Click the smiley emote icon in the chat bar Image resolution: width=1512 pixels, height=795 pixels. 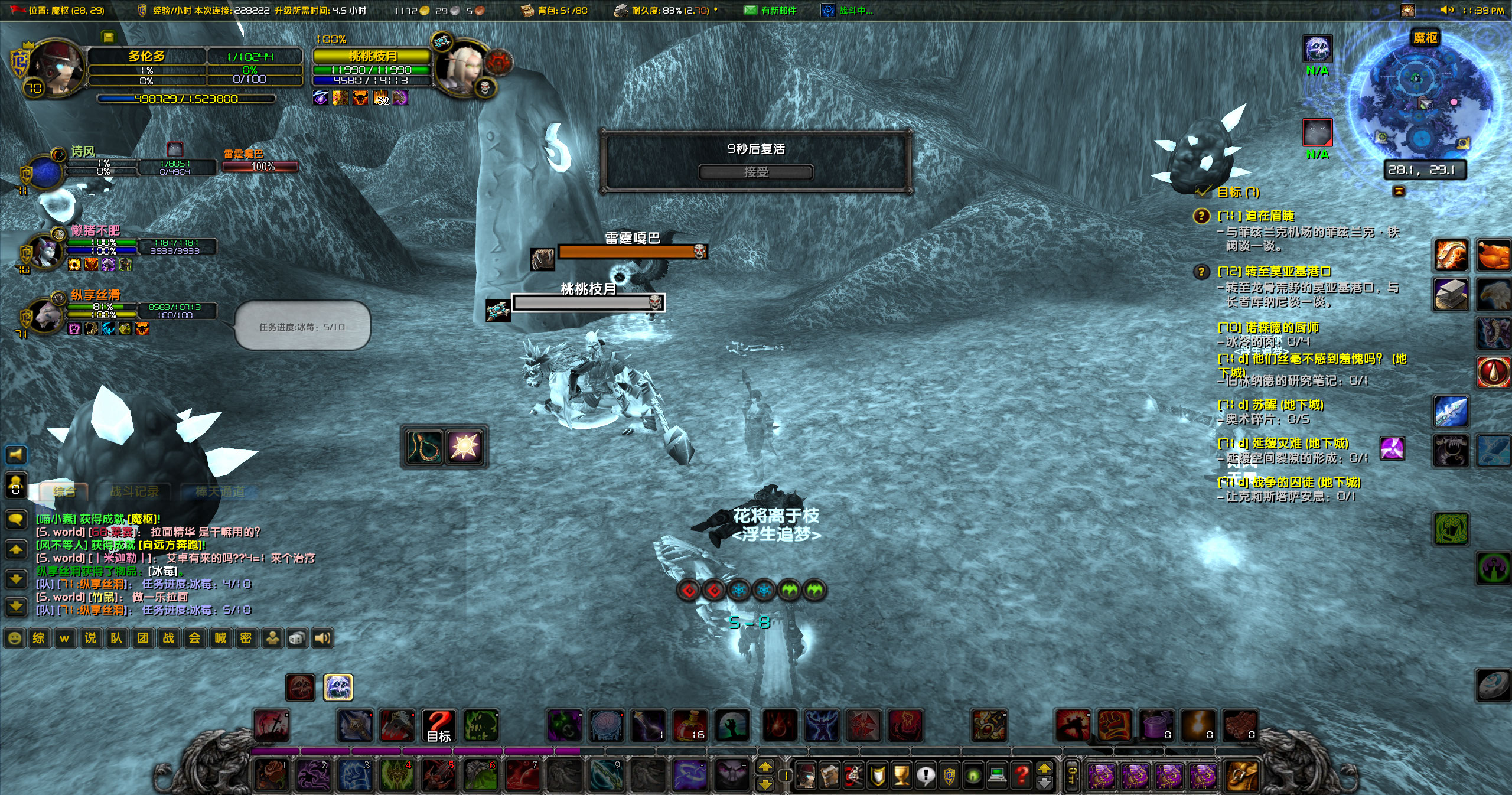coord(15,638)
